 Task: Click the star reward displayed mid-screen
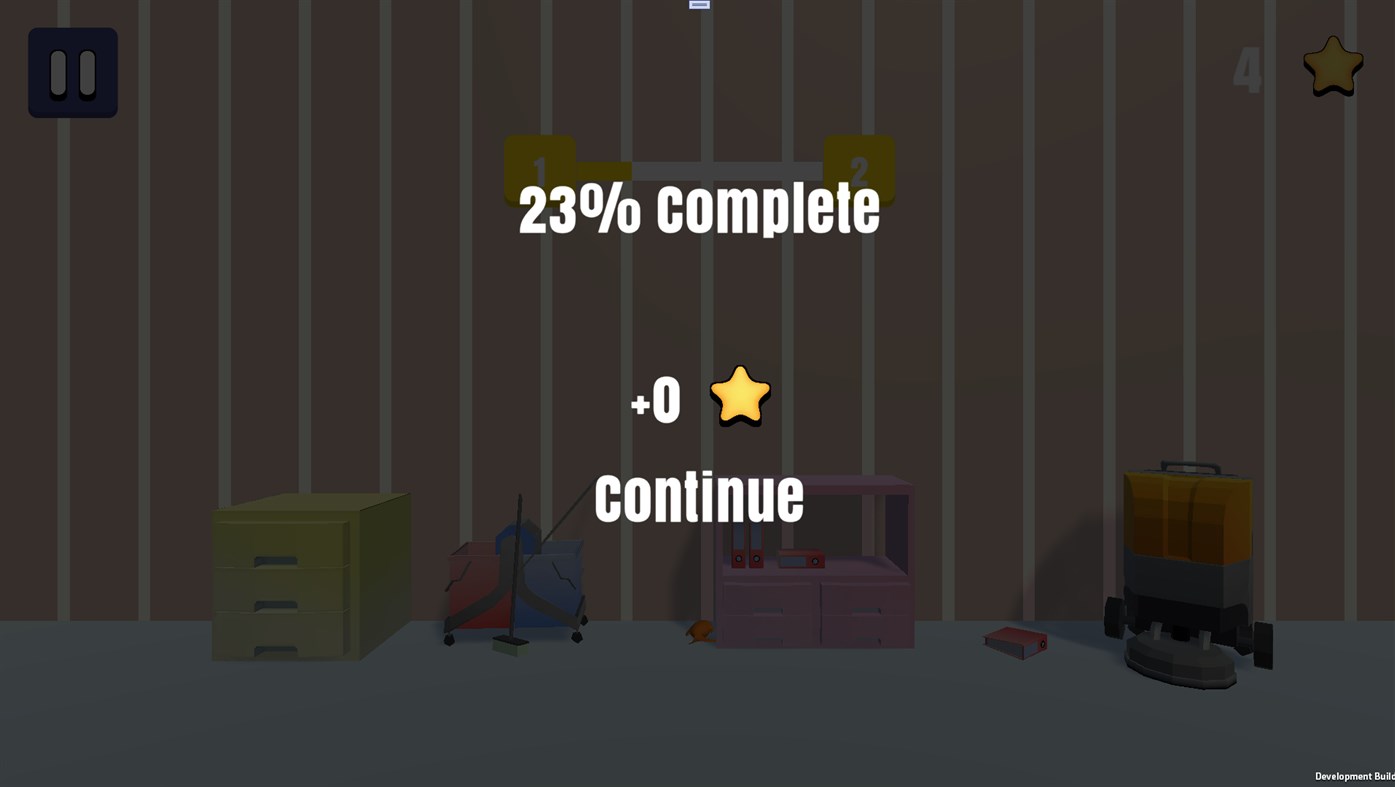click(739, 395)
